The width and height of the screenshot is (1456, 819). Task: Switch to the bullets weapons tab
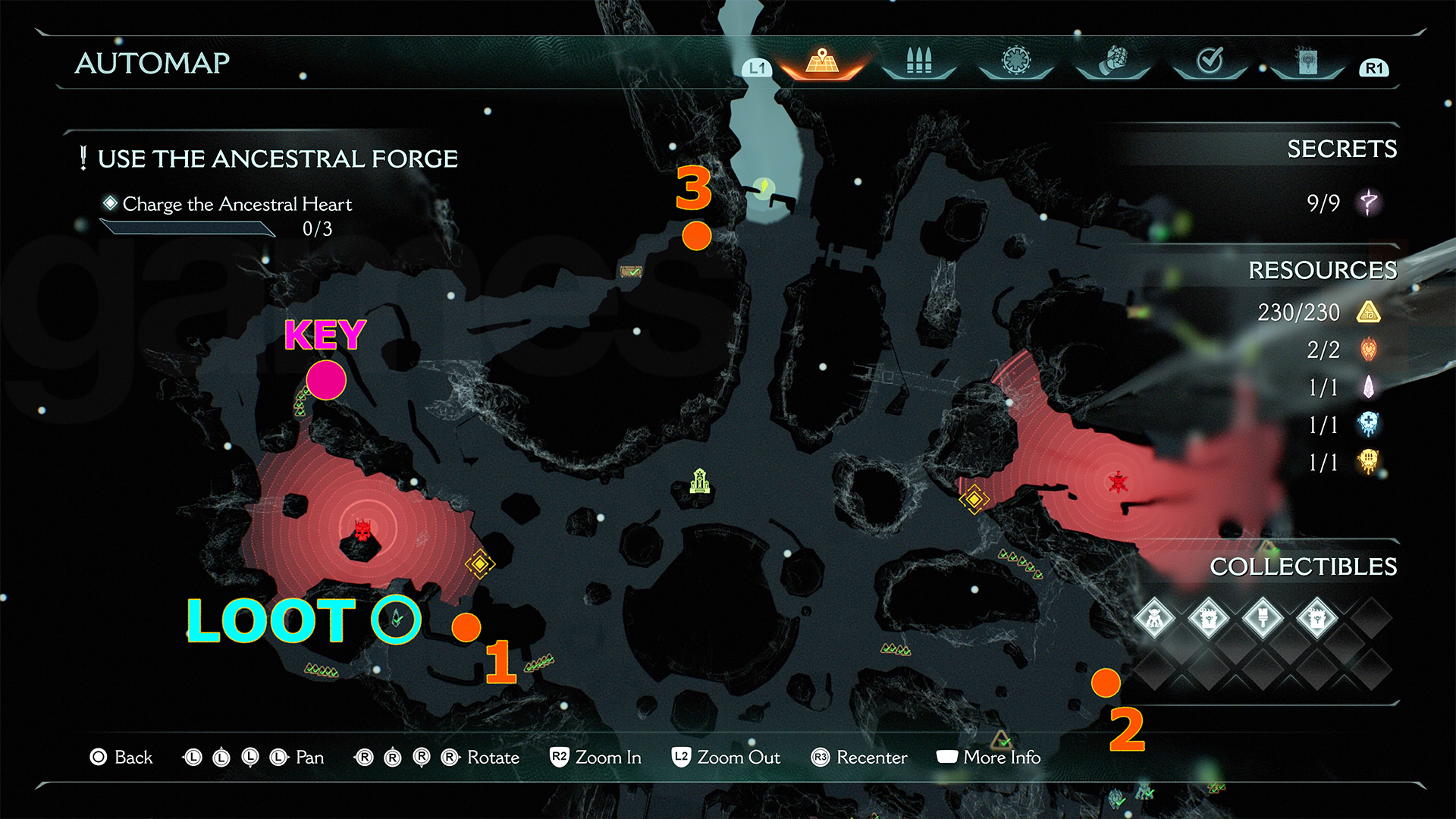point(918,61)
